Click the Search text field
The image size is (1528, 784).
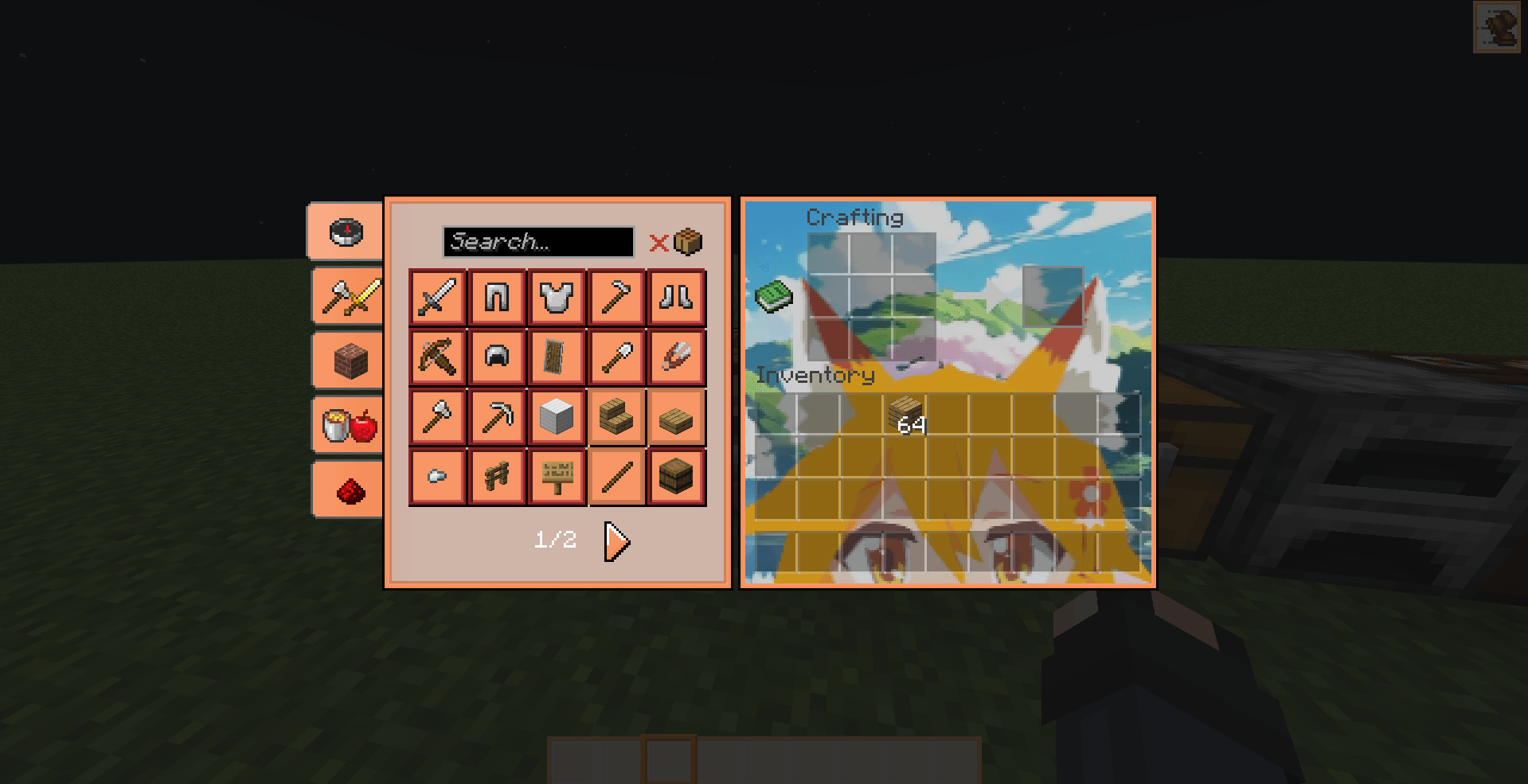pos(537,242)
